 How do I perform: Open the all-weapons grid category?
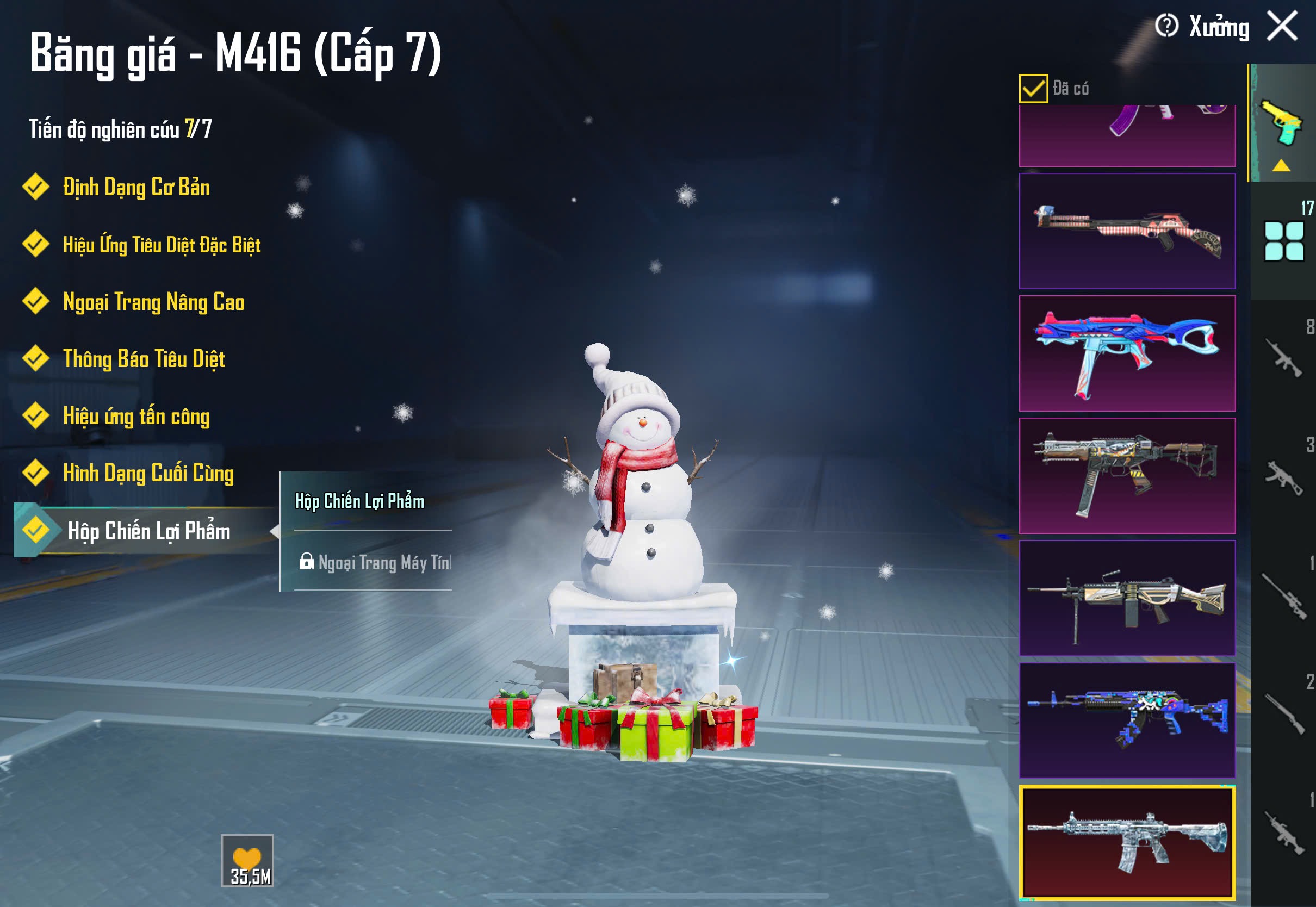1283,241
